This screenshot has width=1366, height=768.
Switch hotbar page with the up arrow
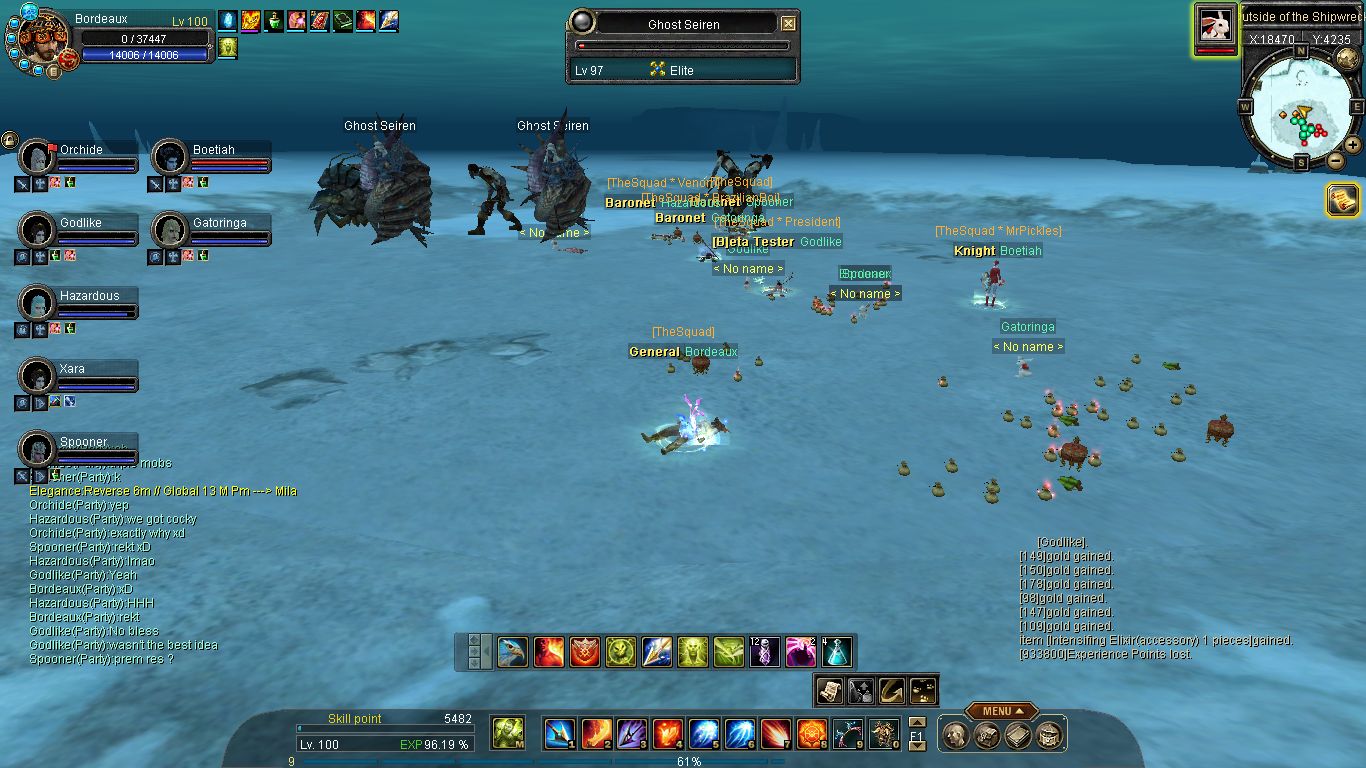pos(916,722)
